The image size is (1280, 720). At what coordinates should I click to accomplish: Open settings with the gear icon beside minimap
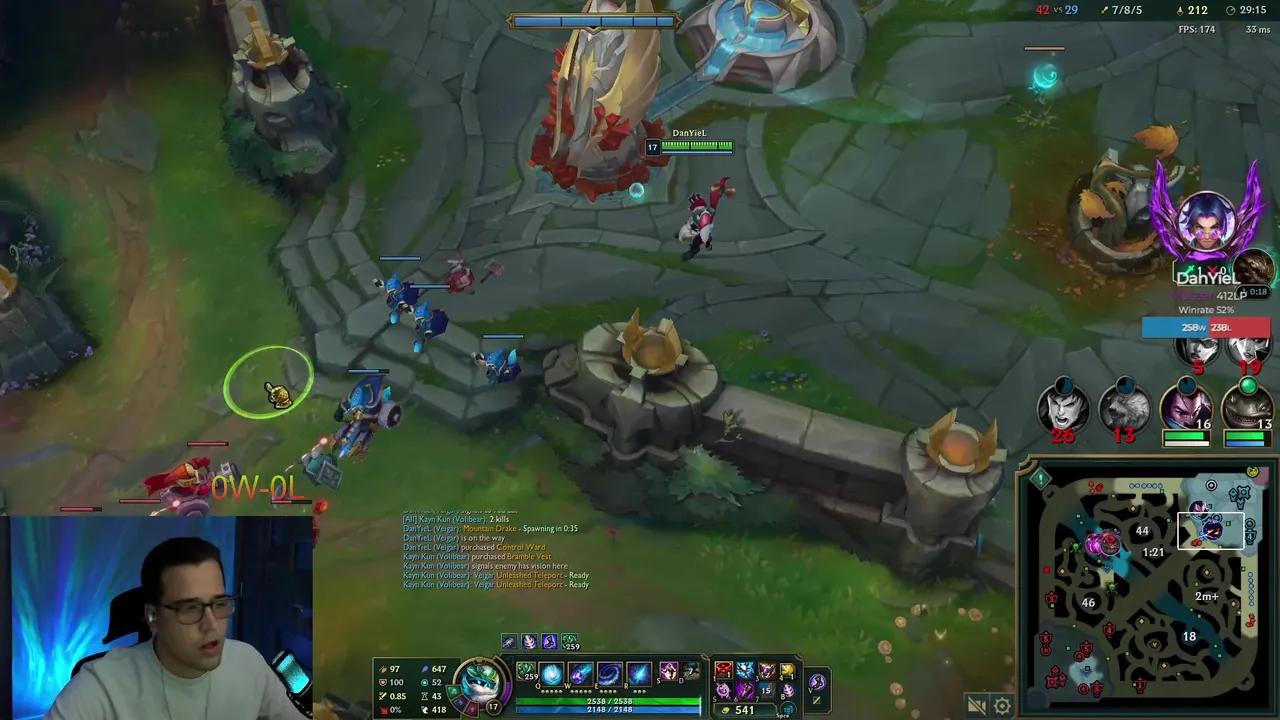1002,705
